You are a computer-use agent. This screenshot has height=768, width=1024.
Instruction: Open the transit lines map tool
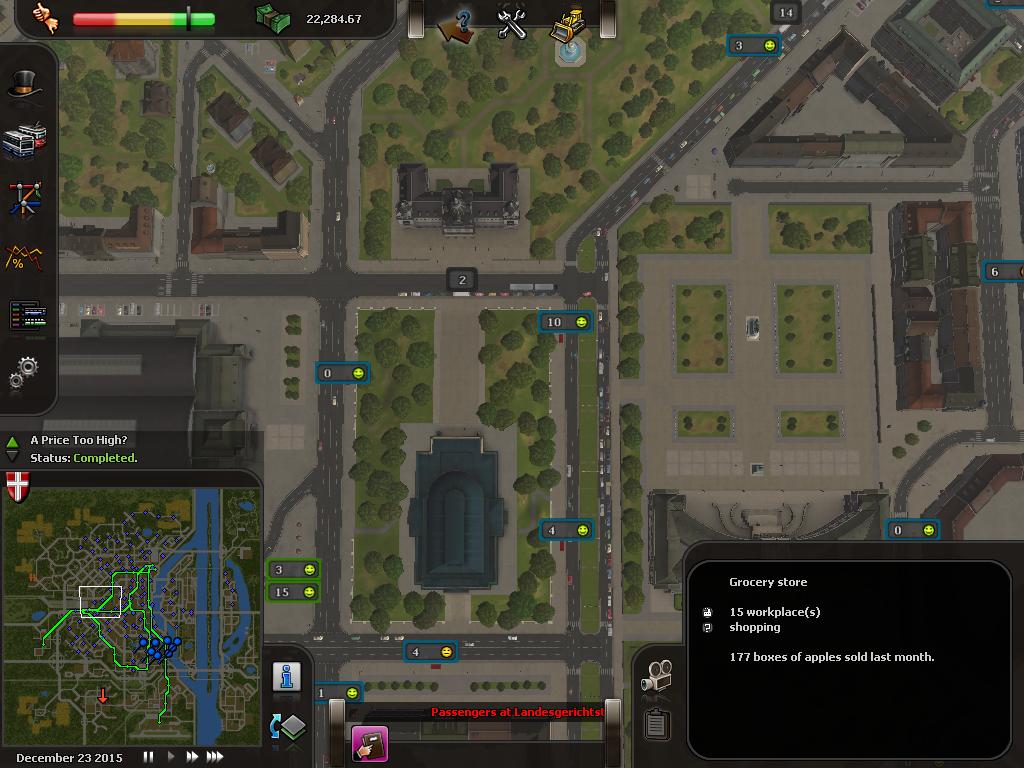point(24,198)
